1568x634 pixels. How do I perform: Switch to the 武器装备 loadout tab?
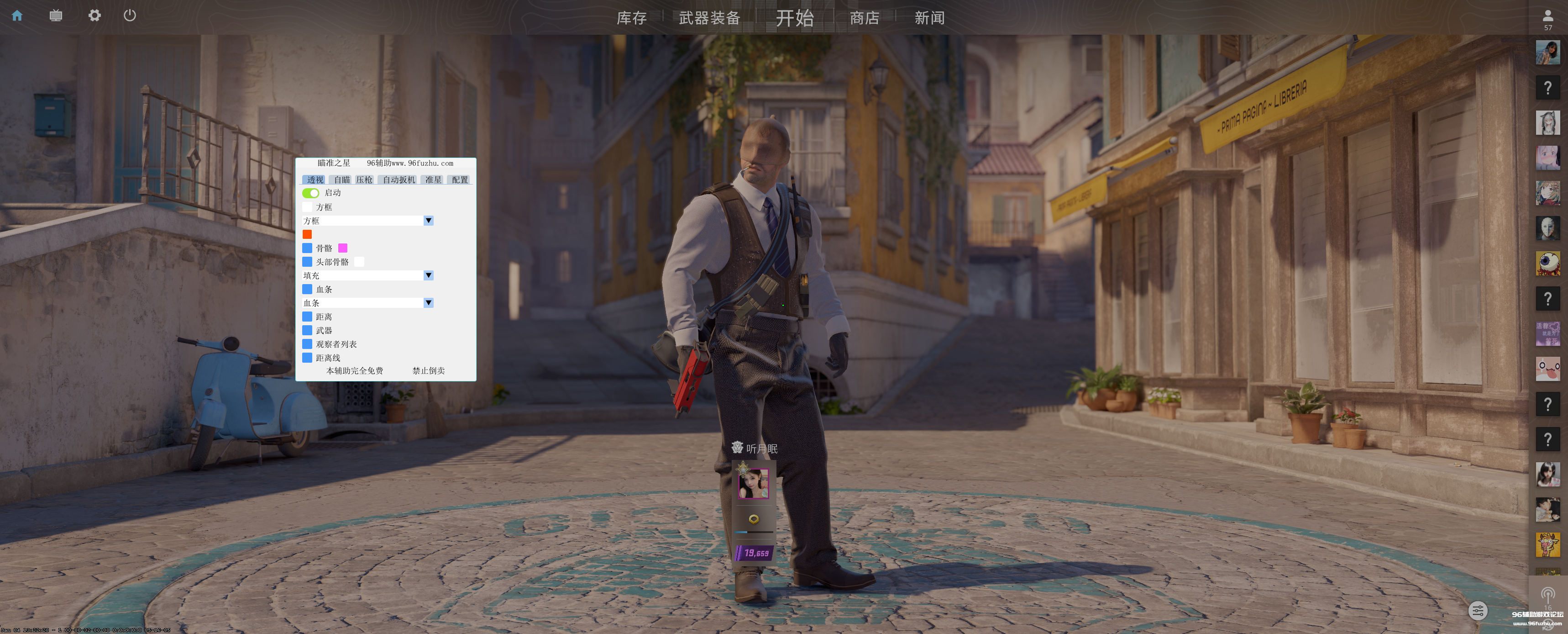click(x=709, y=18)
